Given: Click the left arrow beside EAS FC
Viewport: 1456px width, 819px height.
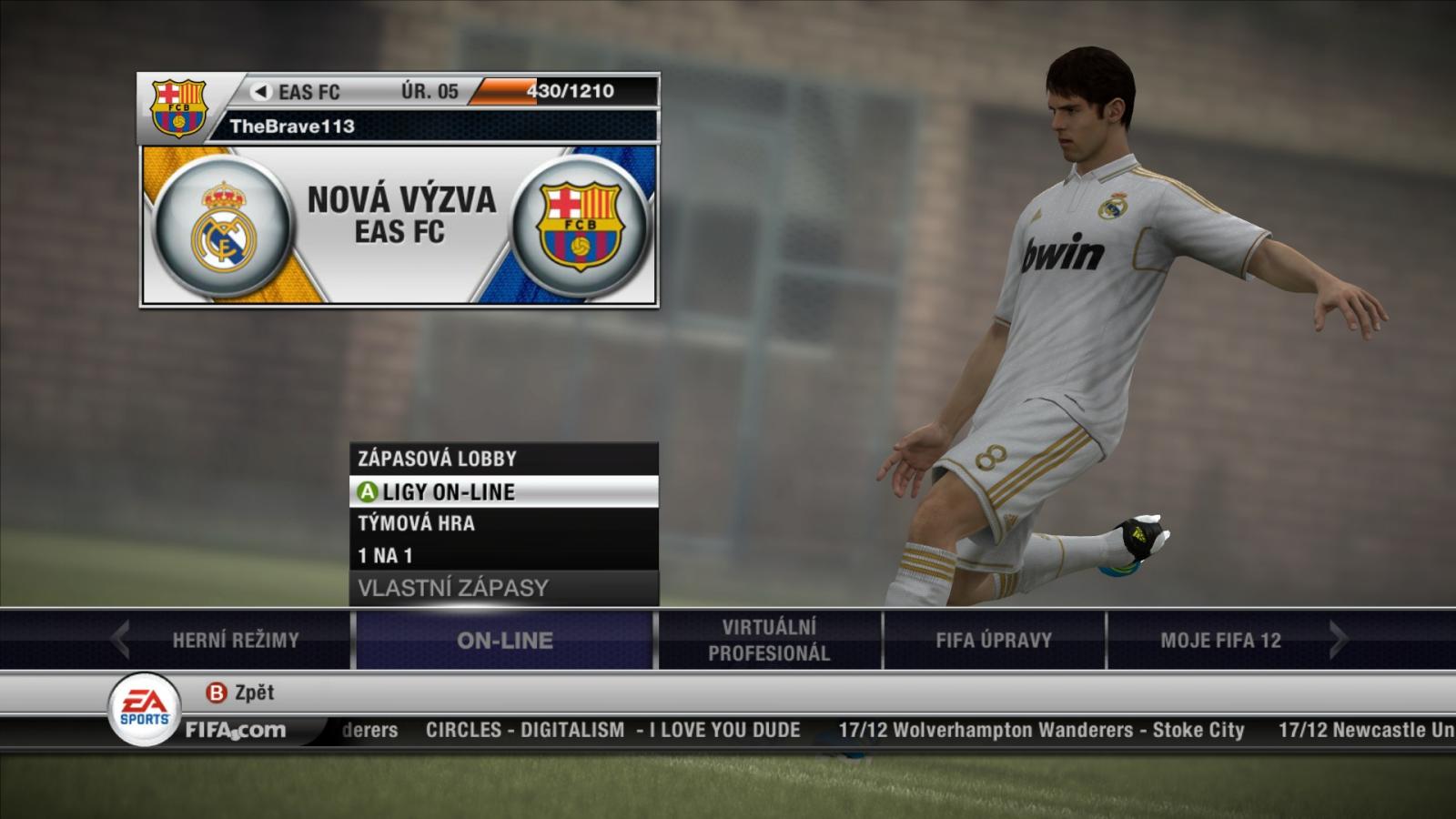Looking at the screenshot, I should [261, 91].
